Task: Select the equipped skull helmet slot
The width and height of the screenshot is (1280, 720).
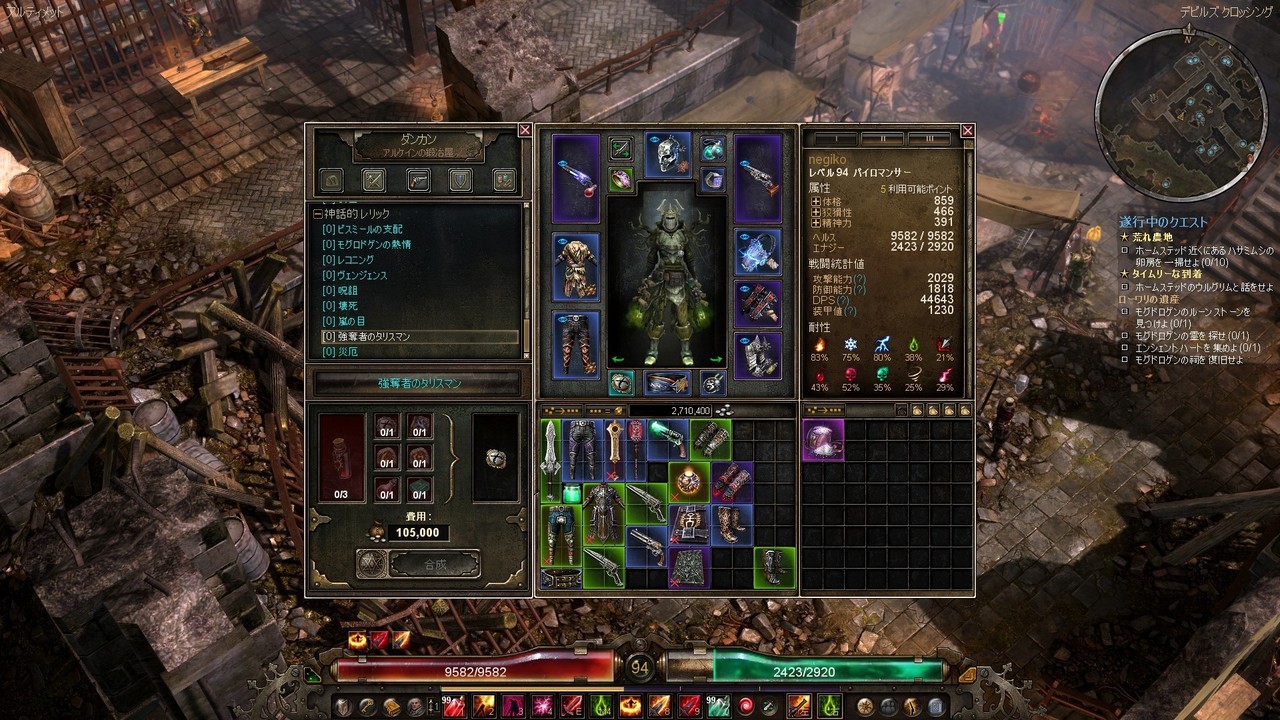Action: (x=668, y=153)
